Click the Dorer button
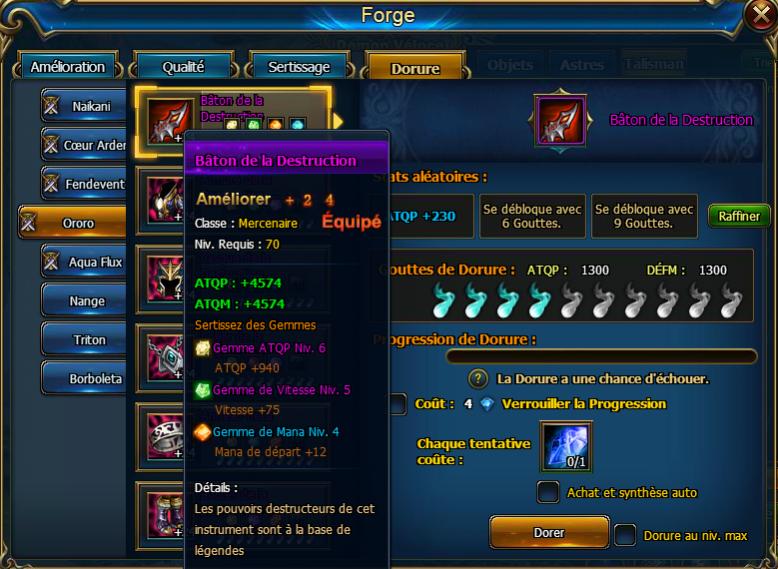 (549, 533)
